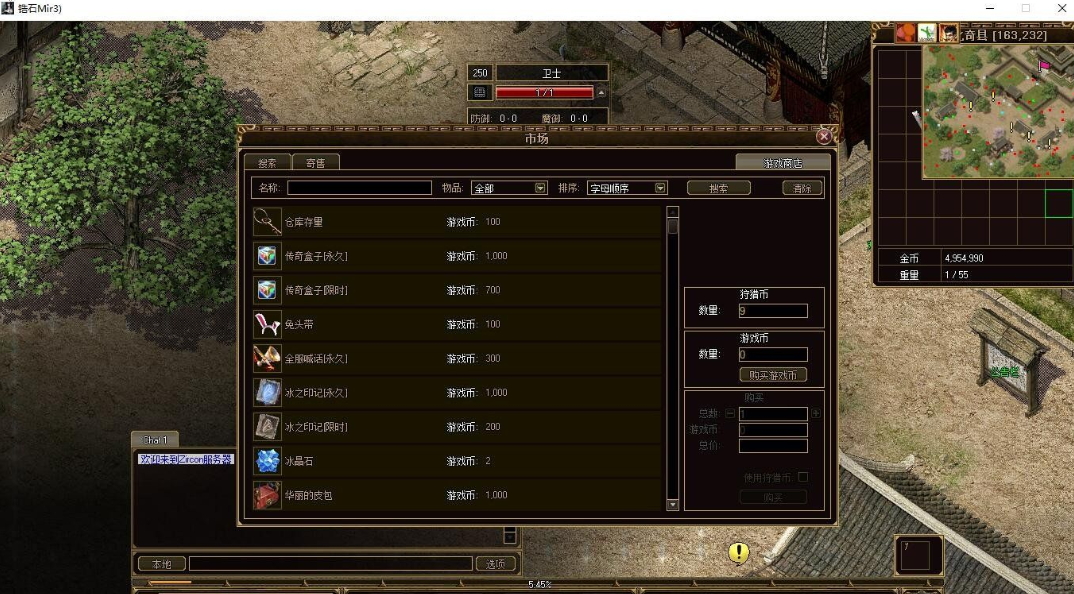Select the 仓库存量 item row

coord(456,222)
